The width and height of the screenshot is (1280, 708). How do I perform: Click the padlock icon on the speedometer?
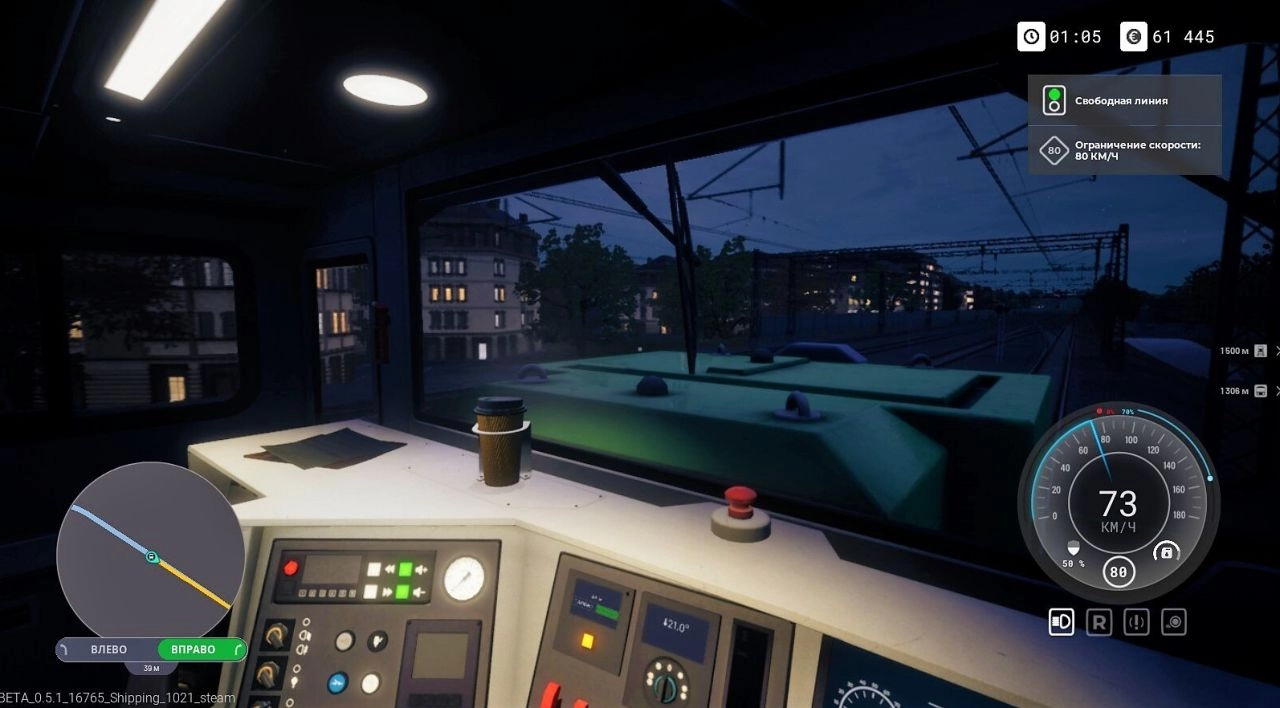(1165, 552)
